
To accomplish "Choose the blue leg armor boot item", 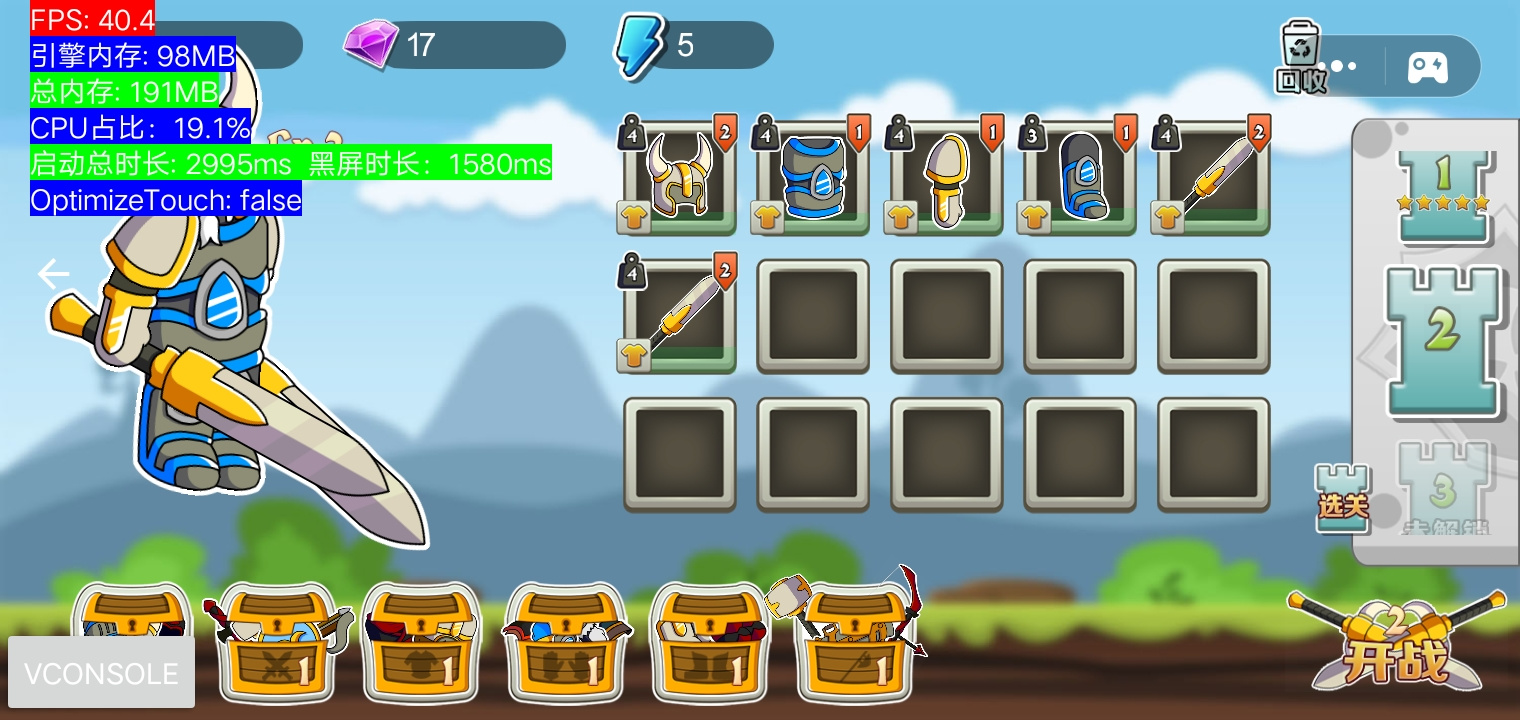I will click(x=1080, y=177).
